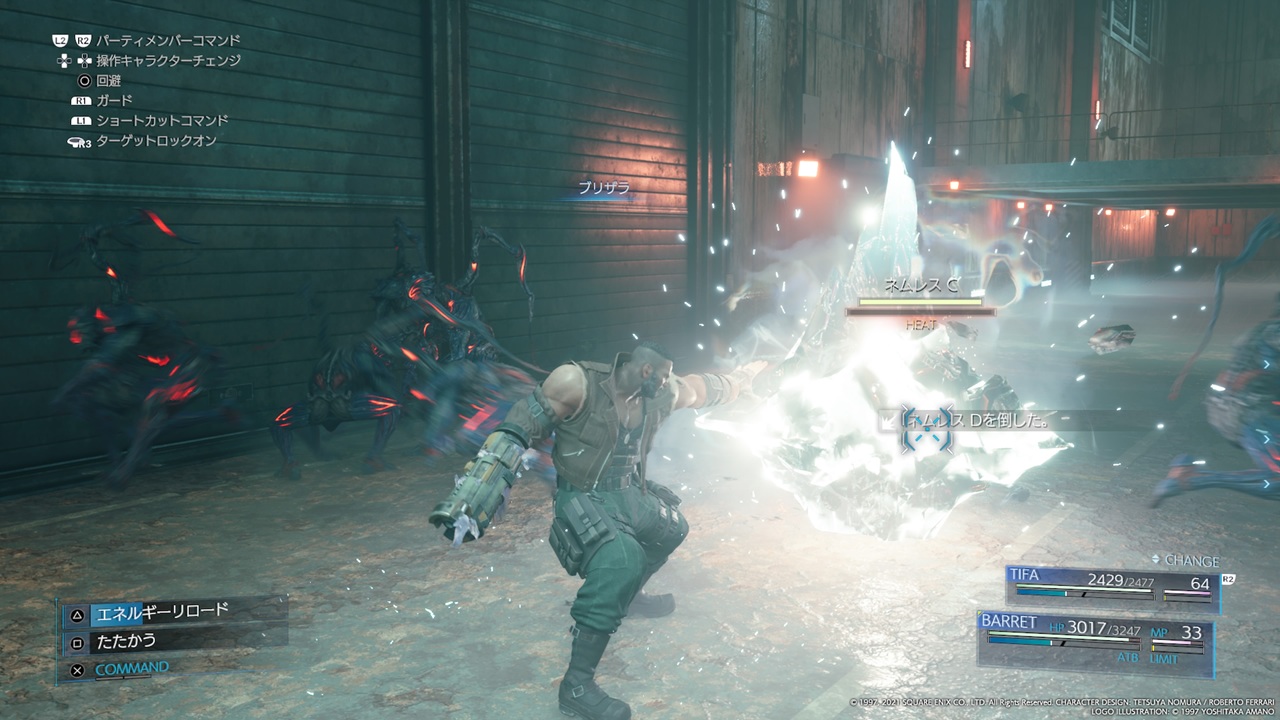Screen dimensions: 1280x720
Task: Choose the たたかう attack command
Action: [x=127, y=640]
